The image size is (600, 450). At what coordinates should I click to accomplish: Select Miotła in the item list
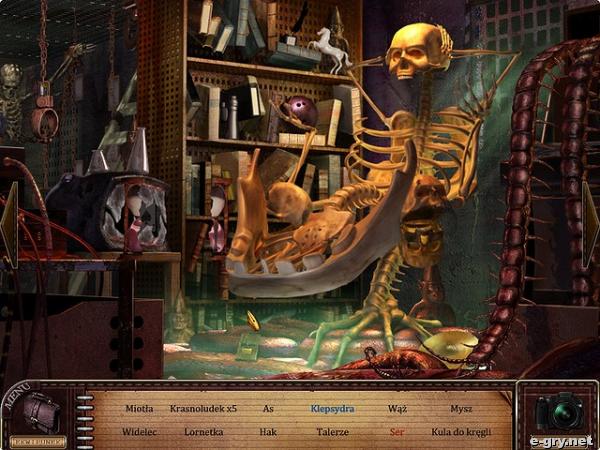(139, 408)
